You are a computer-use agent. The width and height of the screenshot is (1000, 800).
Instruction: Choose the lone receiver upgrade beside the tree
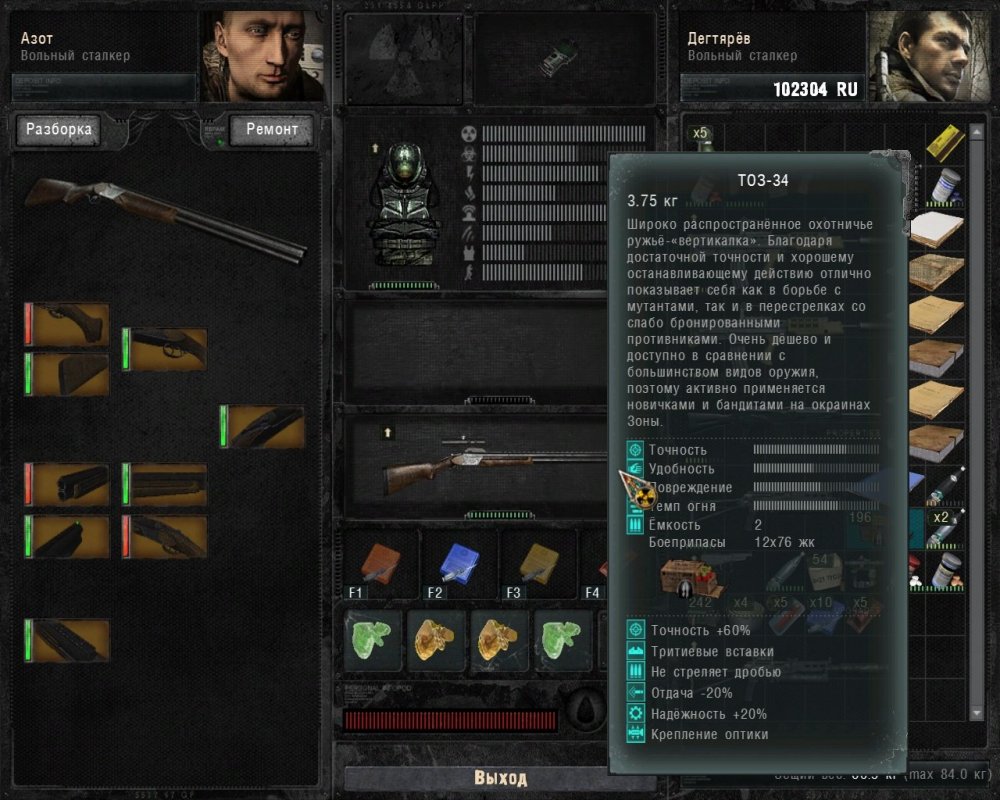(262, 426)
